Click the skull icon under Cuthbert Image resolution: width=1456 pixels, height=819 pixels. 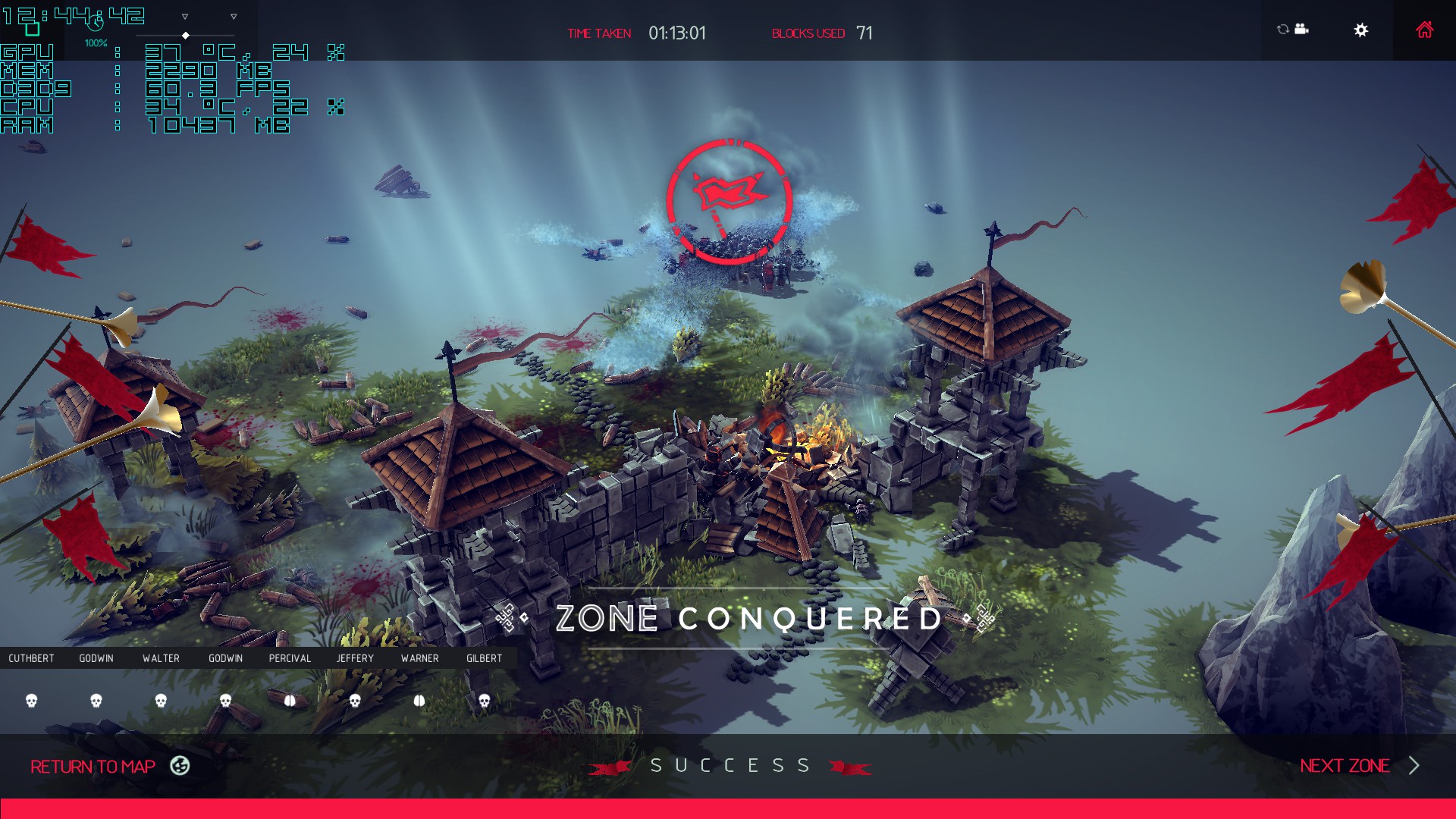(x=32, y=701)
